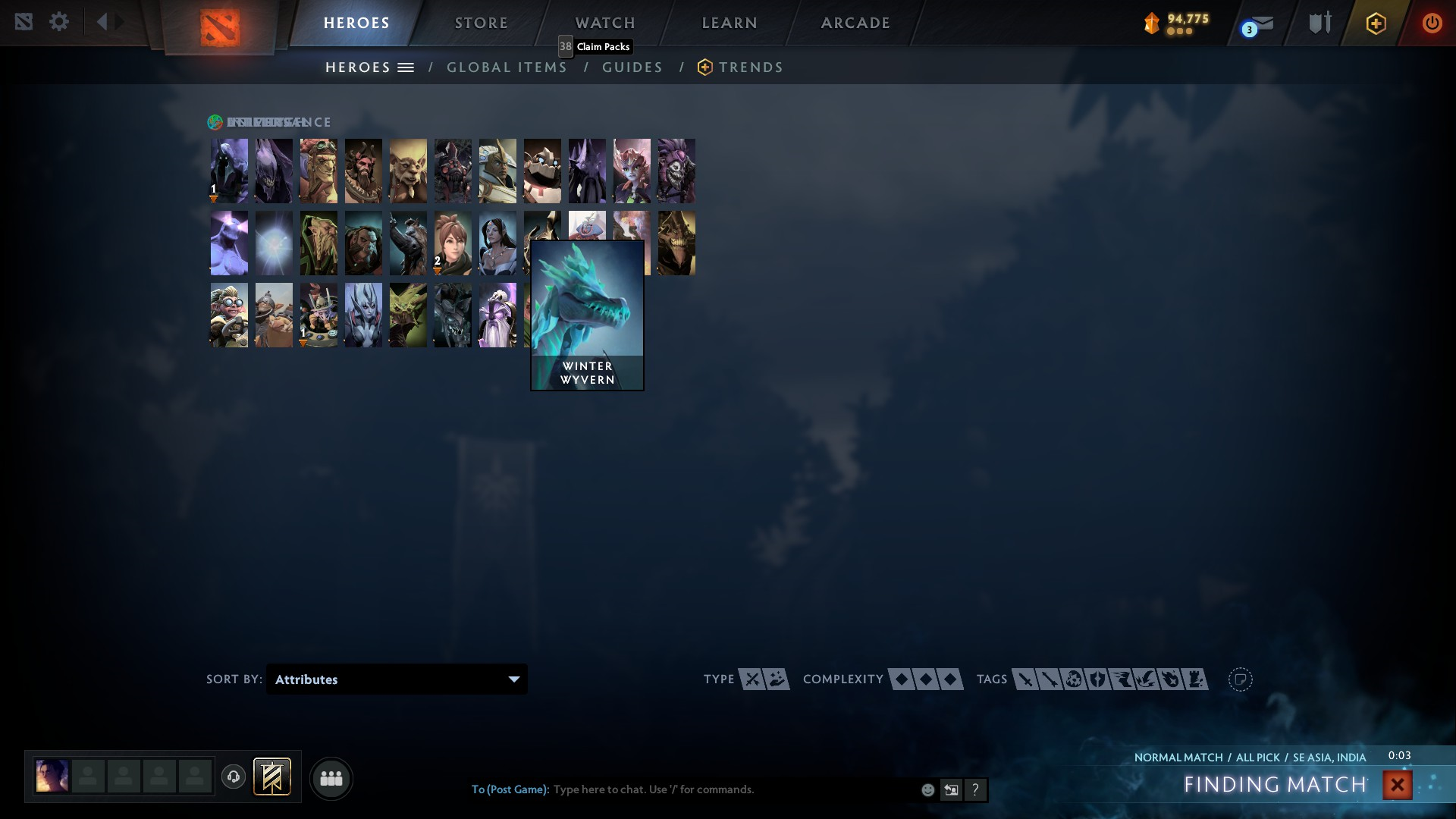The height and width of the screenshot is (819, 1456).
Task: Enable the carry sword tag filter
Action: click(x=1025, y=679)
